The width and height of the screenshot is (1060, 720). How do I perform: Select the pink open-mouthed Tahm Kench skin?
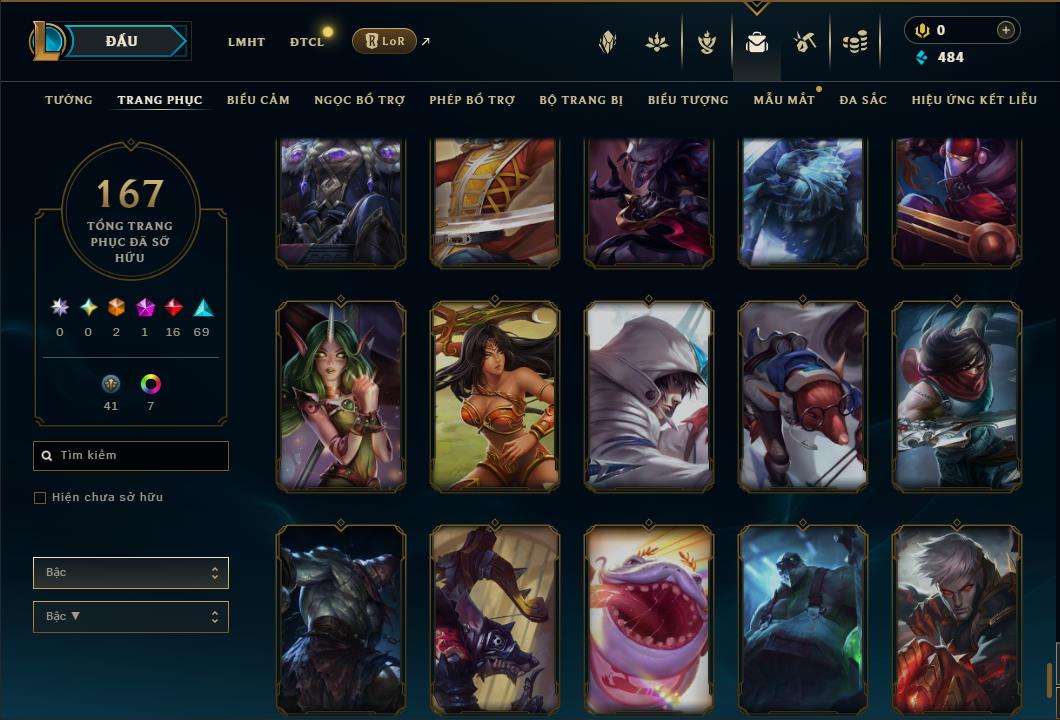pos(650,620)
